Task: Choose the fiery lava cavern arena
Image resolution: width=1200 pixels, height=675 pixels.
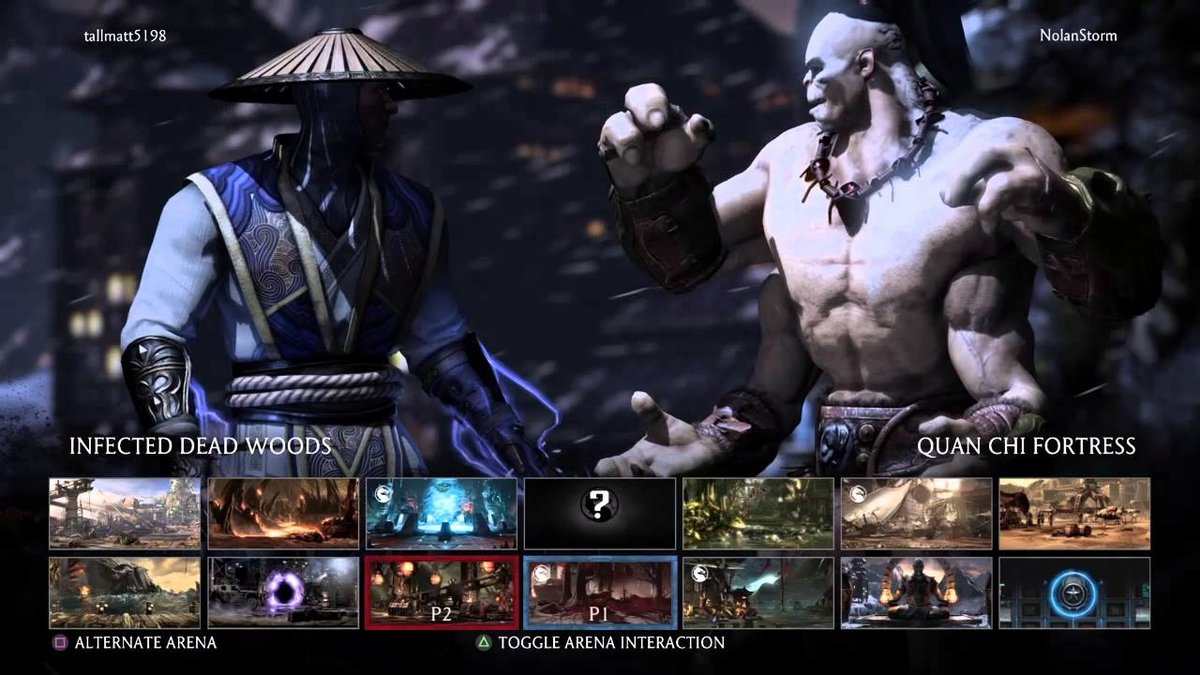Action: coord(283,513)
